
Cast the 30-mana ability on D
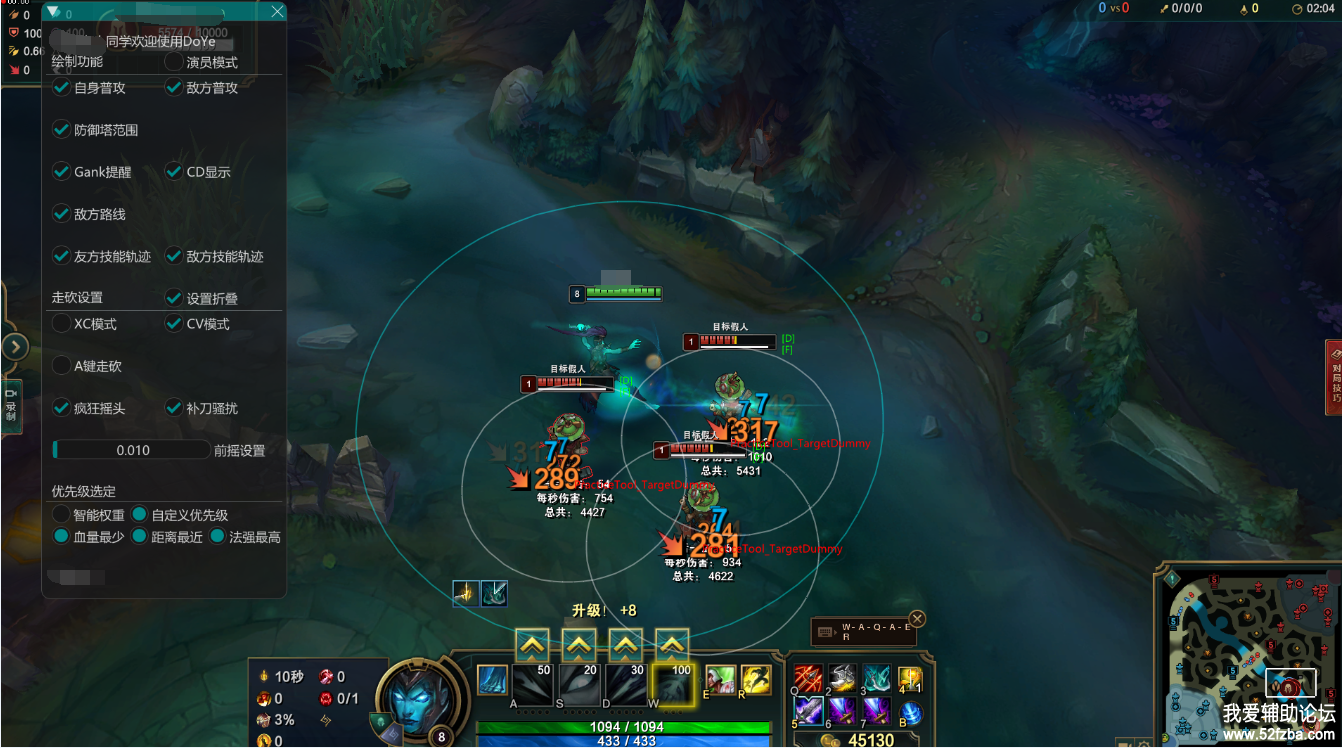[625, 683]
